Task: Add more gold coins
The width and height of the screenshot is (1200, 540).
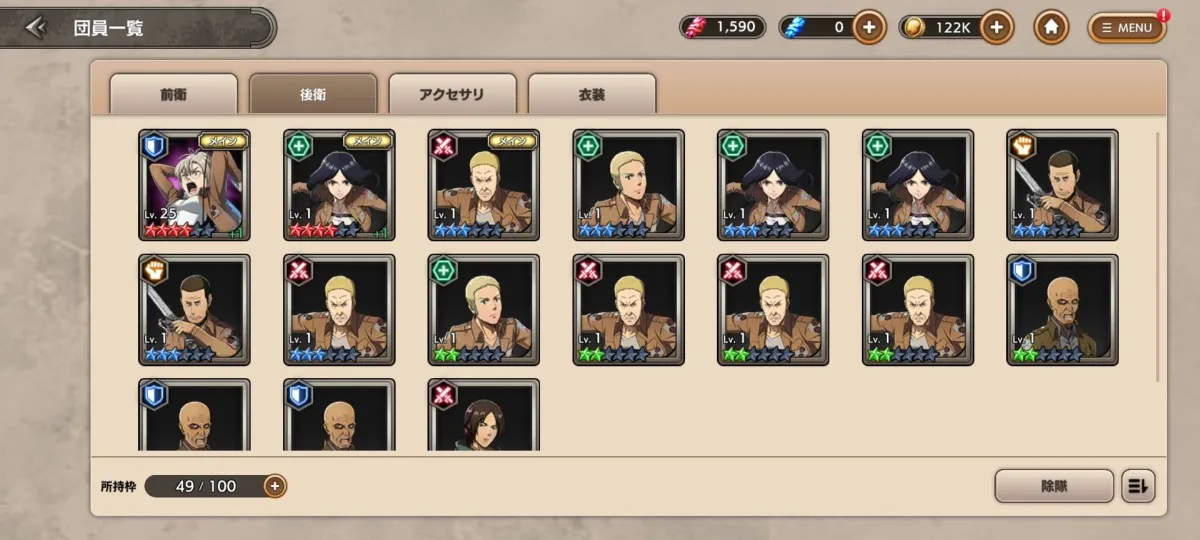Action: pos(996,27)
